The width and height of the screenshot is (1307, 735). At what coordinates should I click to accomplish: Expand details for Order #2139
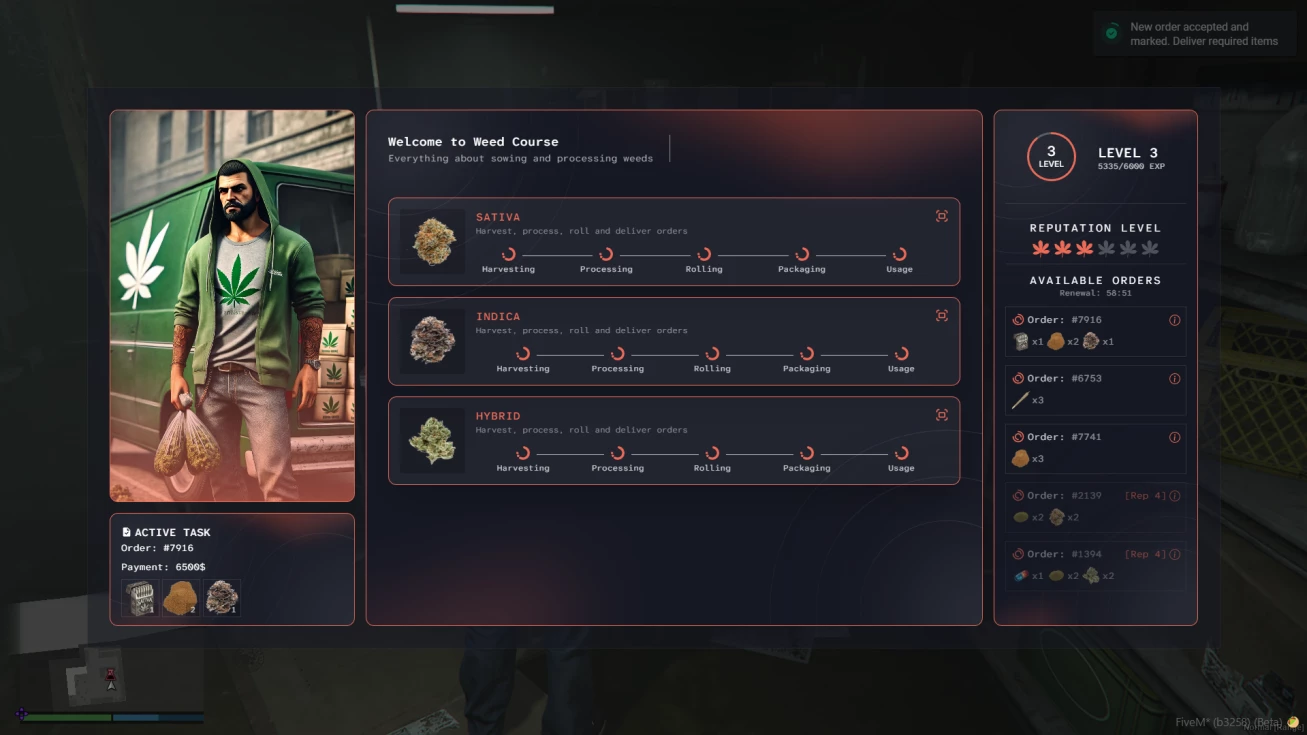click(1175, 495)
